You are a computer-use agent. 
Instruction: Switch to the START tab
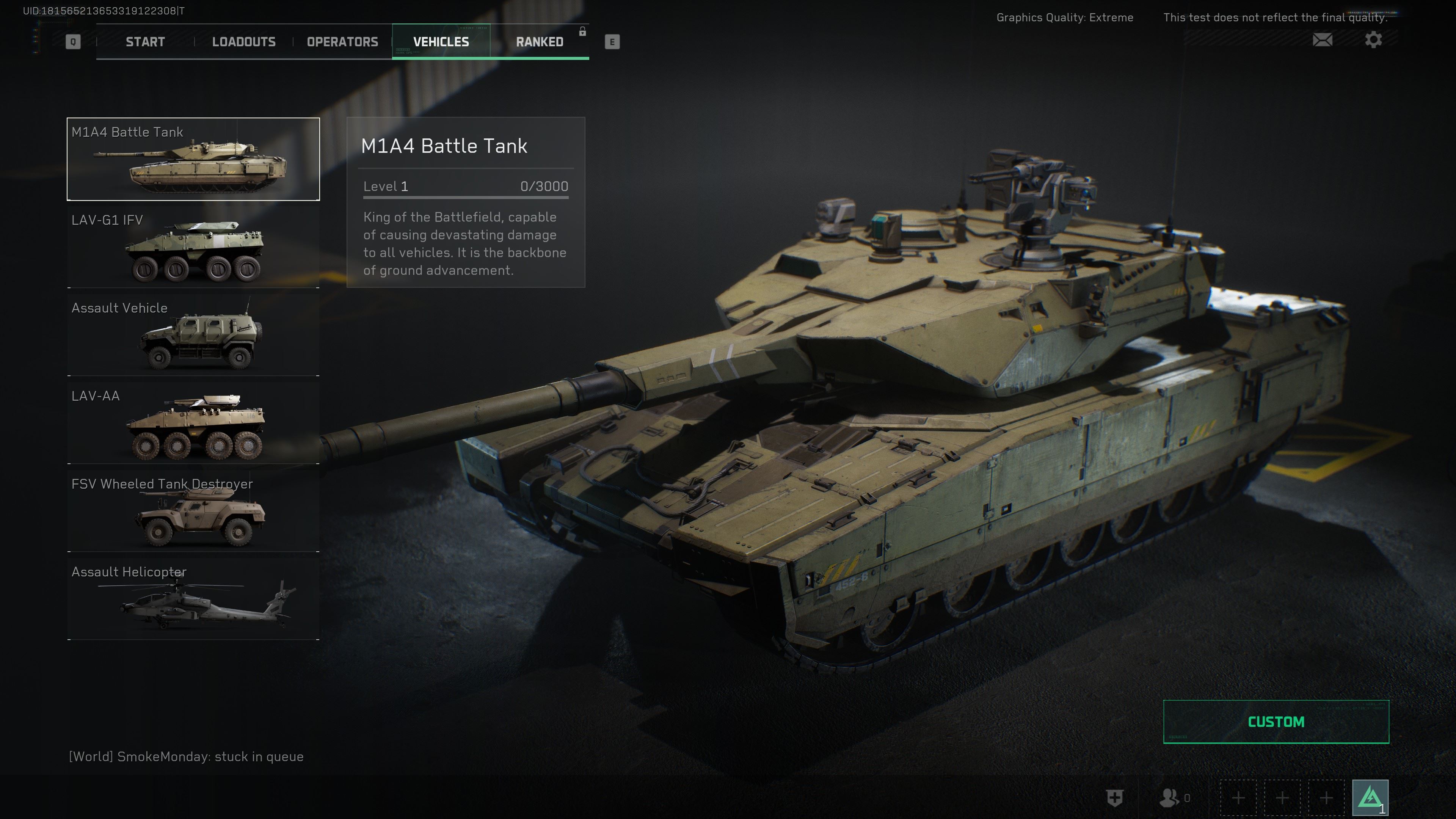[145, 42]
